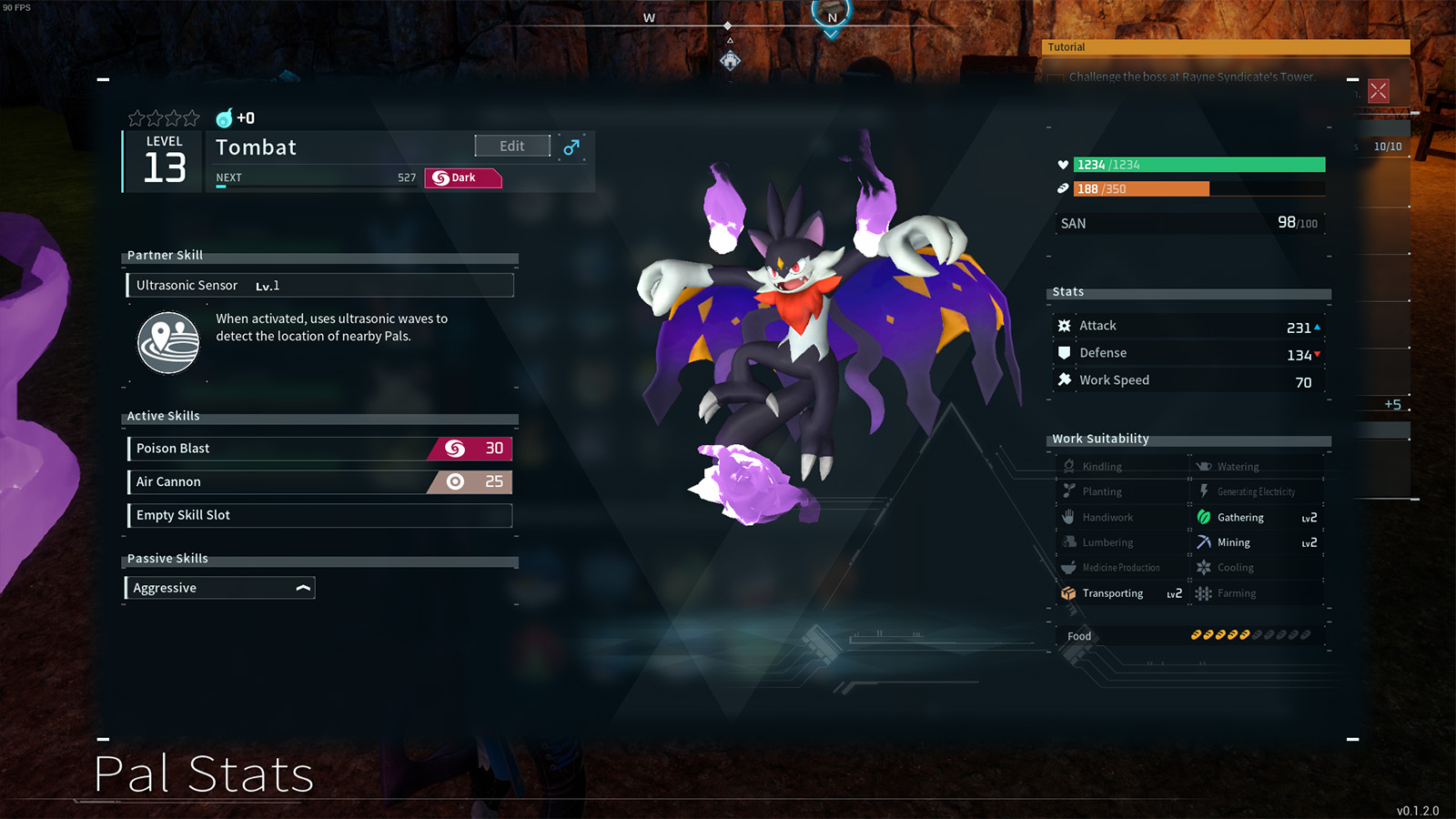Select the Transporting work suitability entry
Image resolution: width=1456 pixels, height=819 pixels.
click(1121, 594)
